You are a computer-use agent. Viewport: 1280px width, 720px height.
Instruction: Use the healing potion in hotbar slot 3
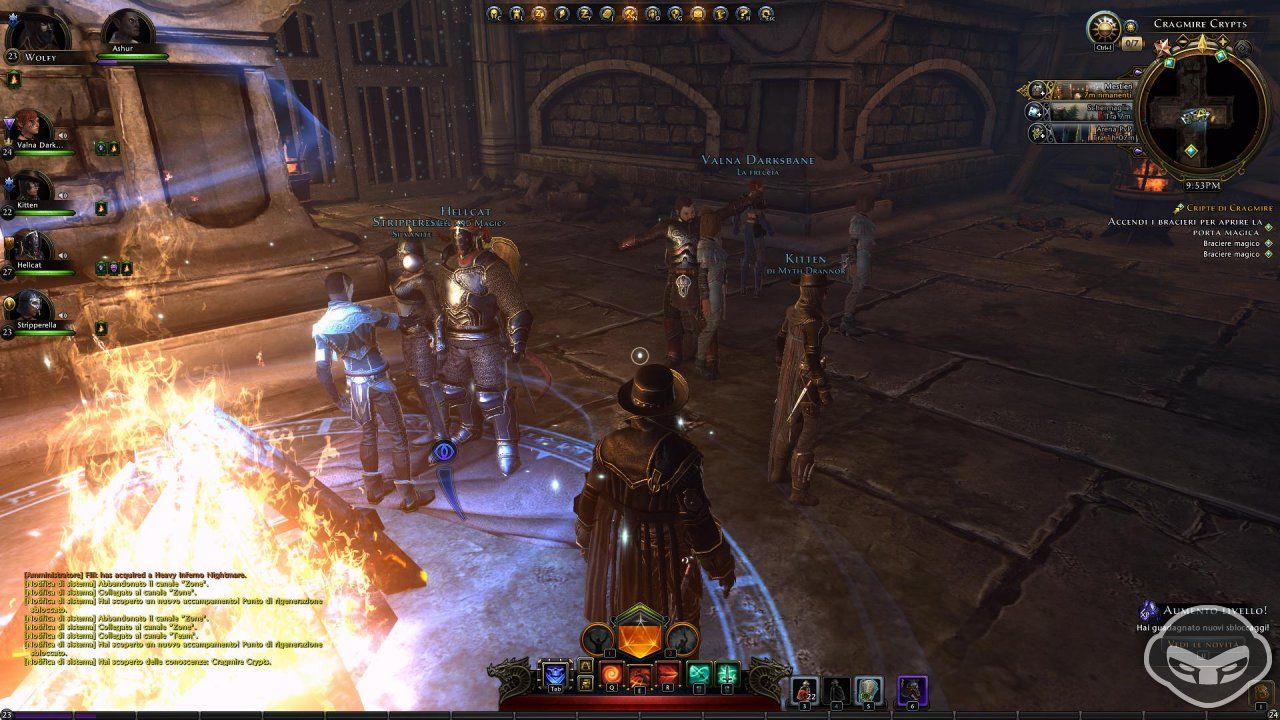point(805,688)
